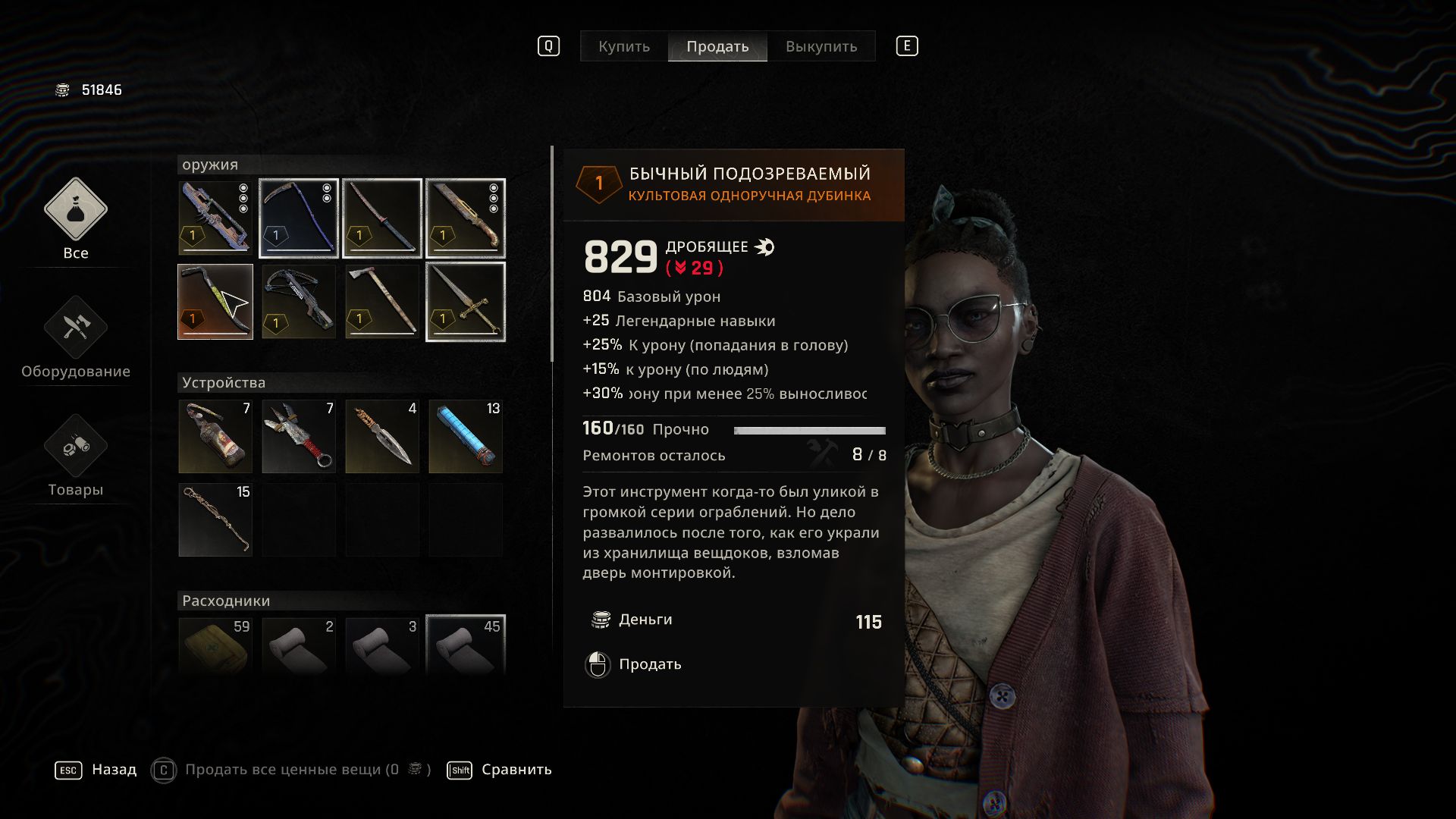Select the crowbar weapon slot
The width and height of the screenshot is (1456, 819).
[215, 302]
